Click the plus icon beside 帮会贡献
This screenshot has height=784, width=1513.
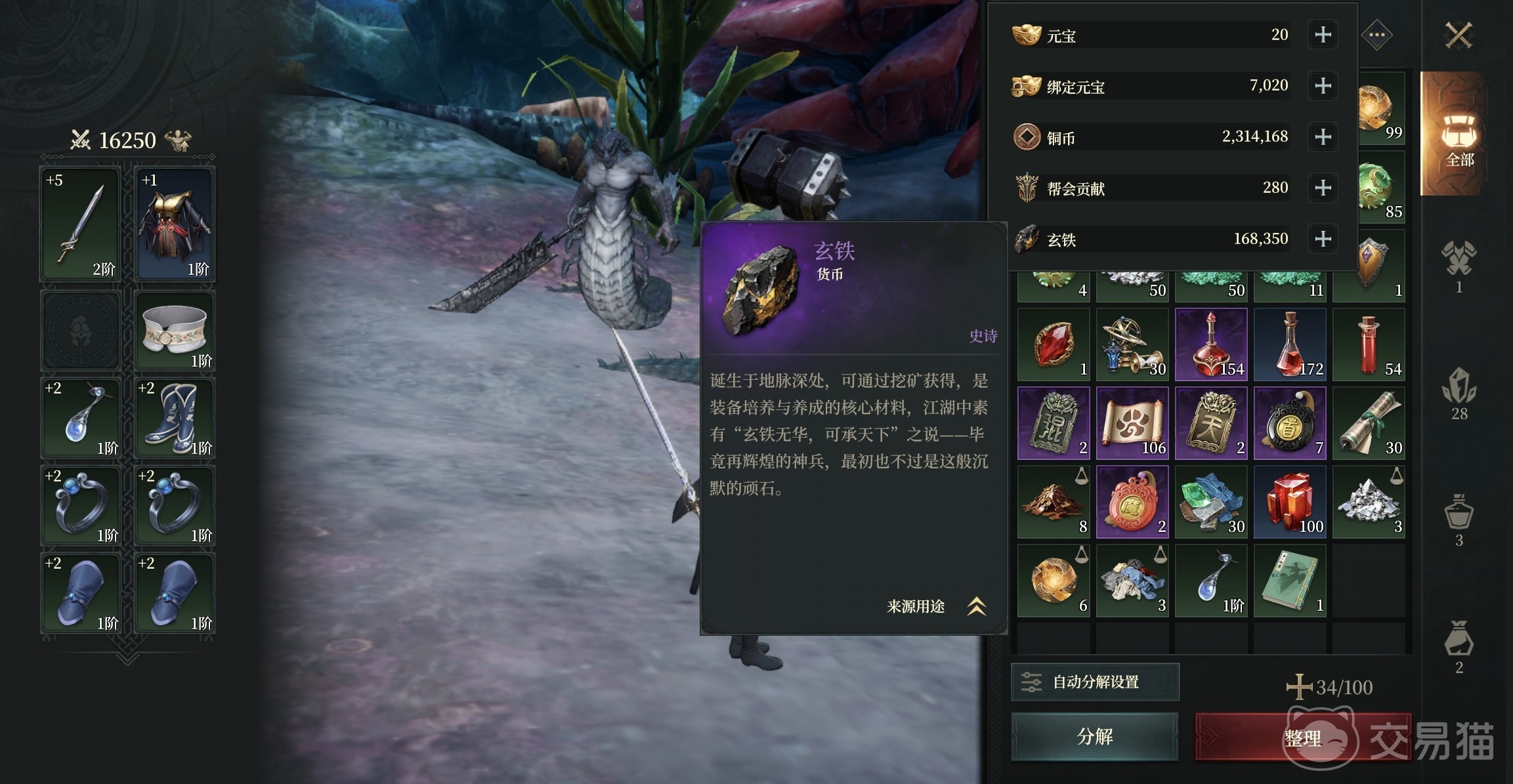(1323, 188)
